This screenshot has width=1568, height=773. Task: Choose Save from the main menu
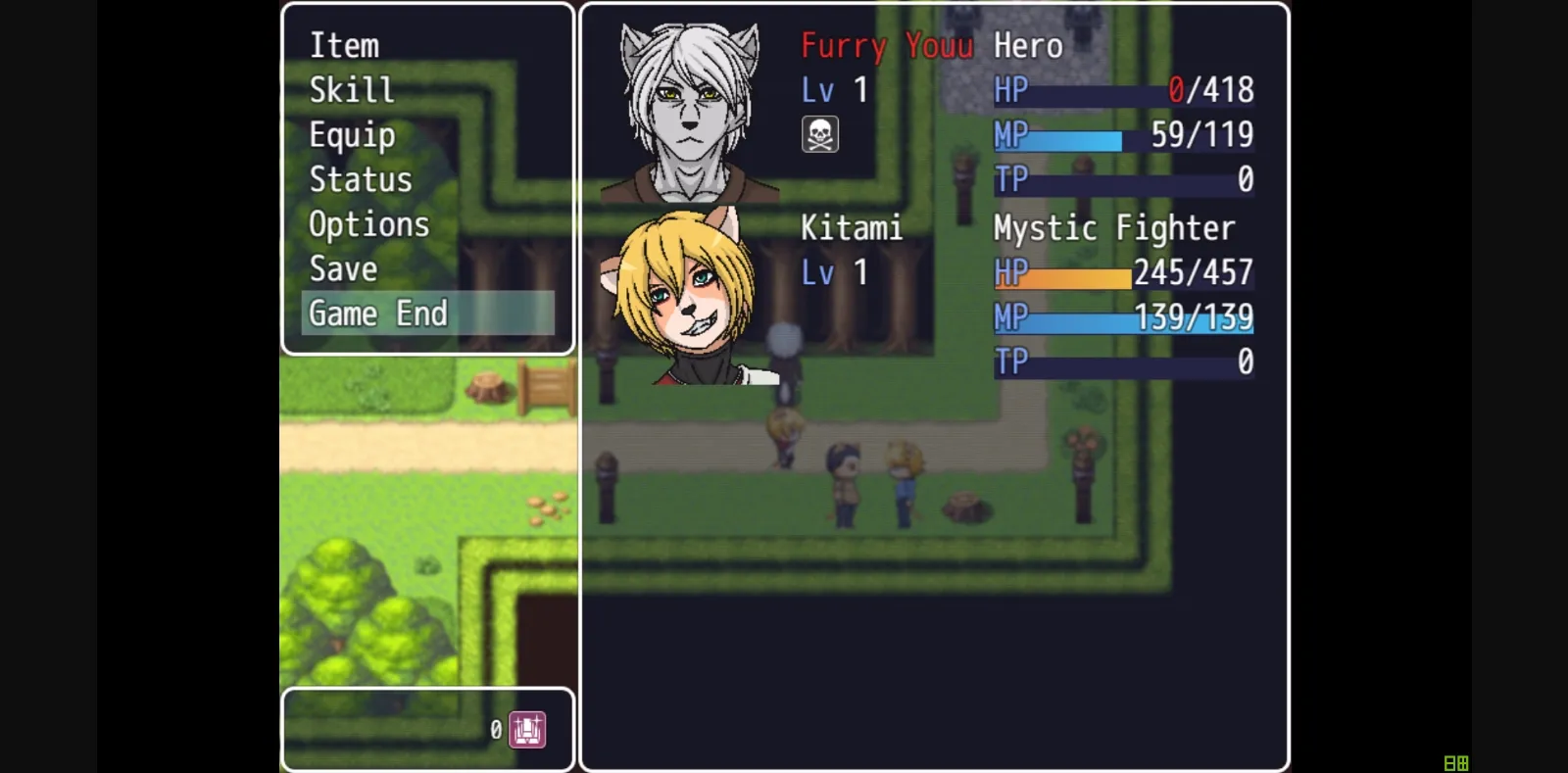343,267
